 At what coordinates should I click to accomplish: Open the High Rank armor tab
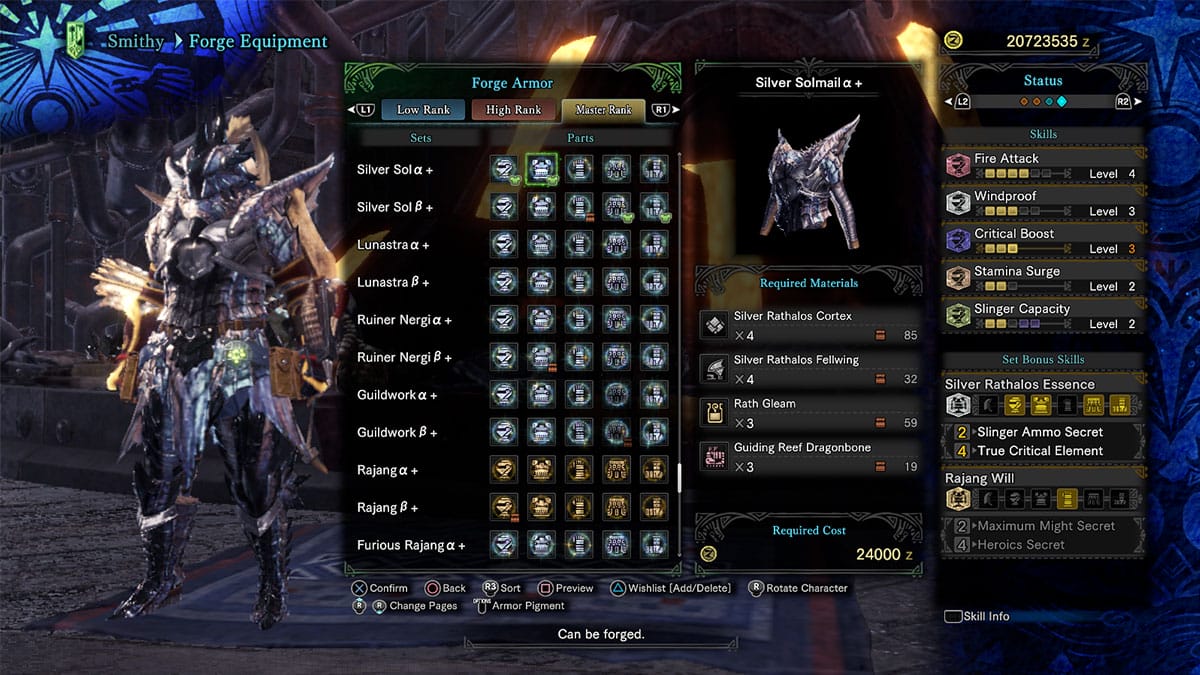click(513, 110)
